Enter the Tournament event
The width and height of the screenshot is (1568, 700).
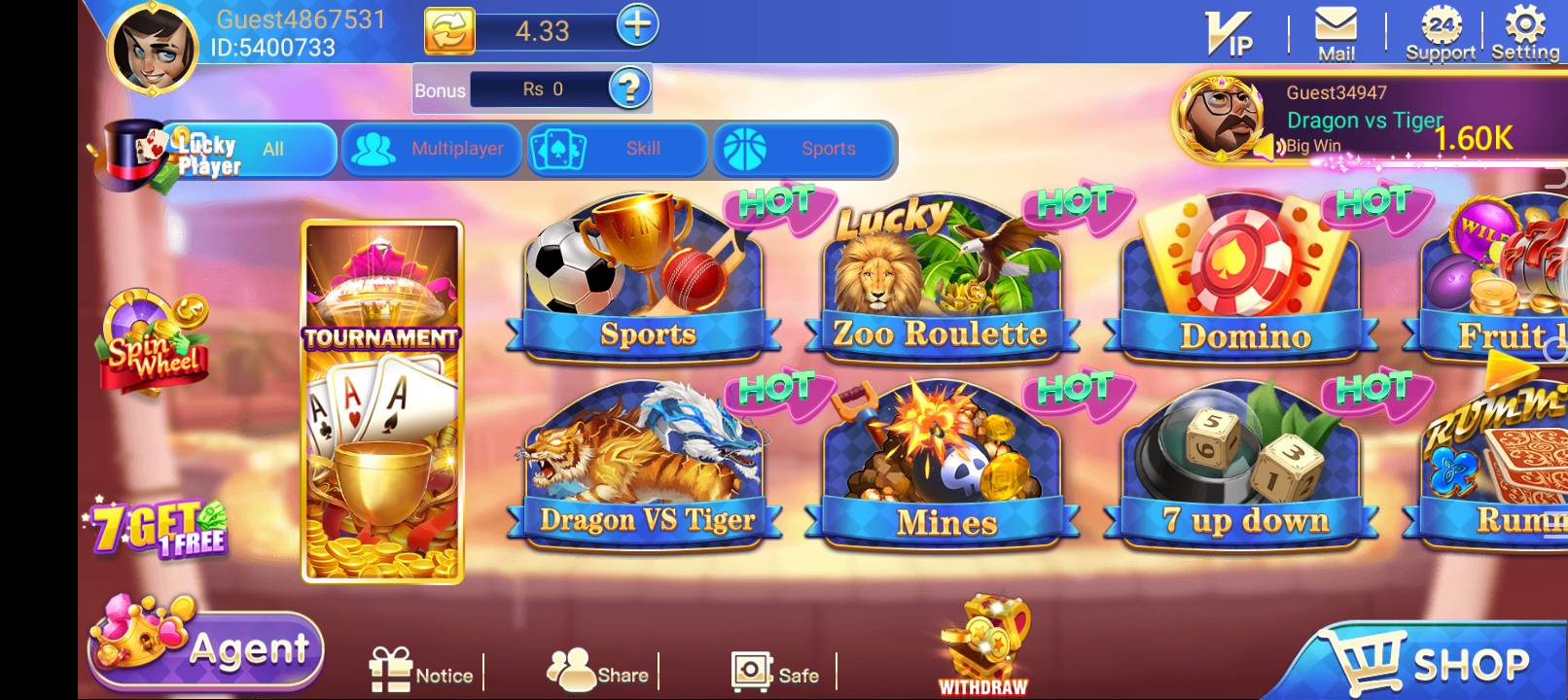coord(381,399)
